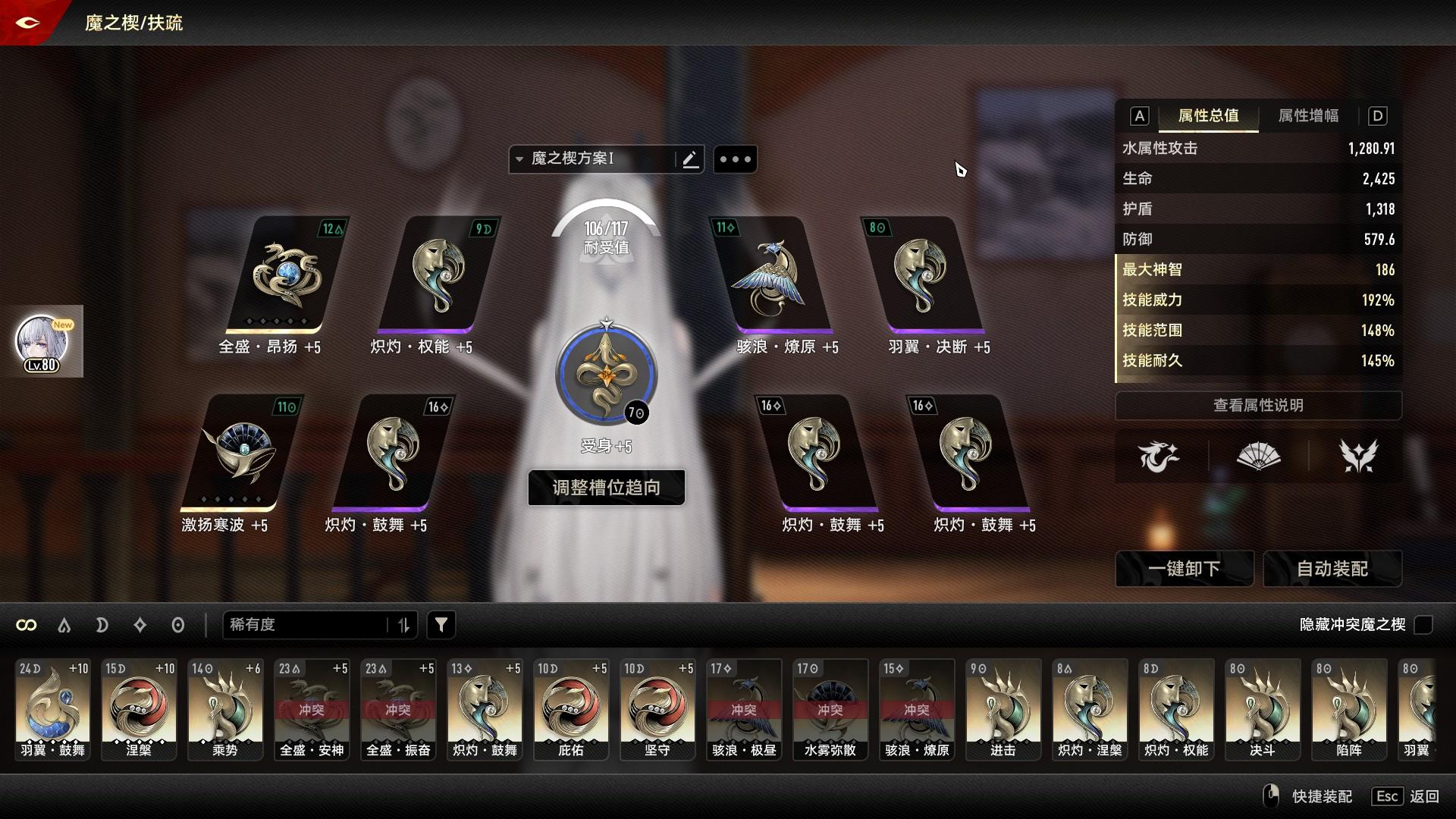Rename scheme with the pencil edit icon
The width and height of the screenshot is (1456, 819).
(690, 159)
